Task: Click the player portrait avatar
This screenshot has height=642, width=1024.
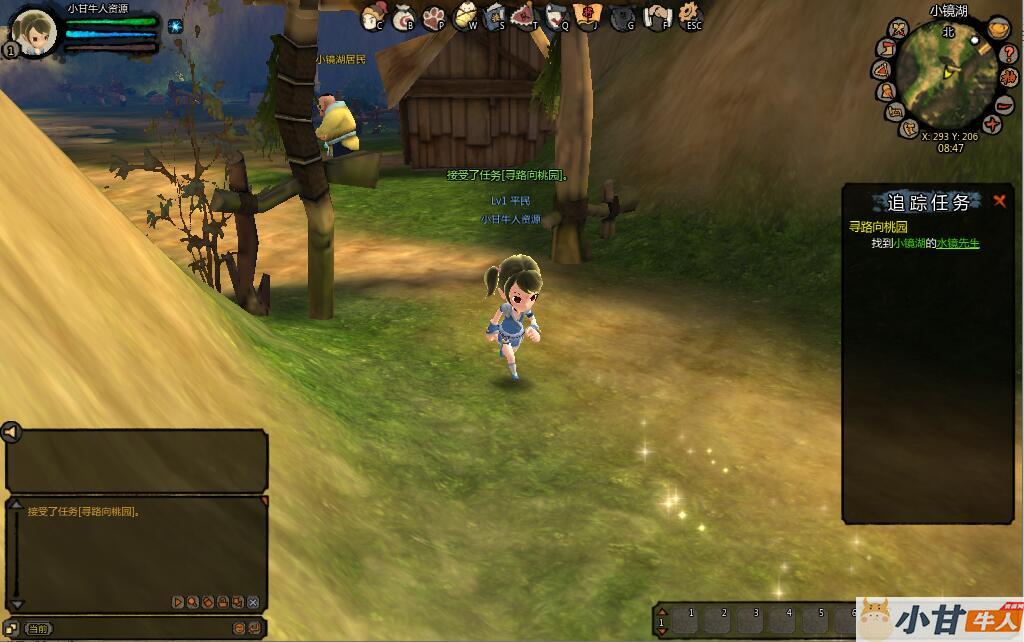Action: click(34, 32)
